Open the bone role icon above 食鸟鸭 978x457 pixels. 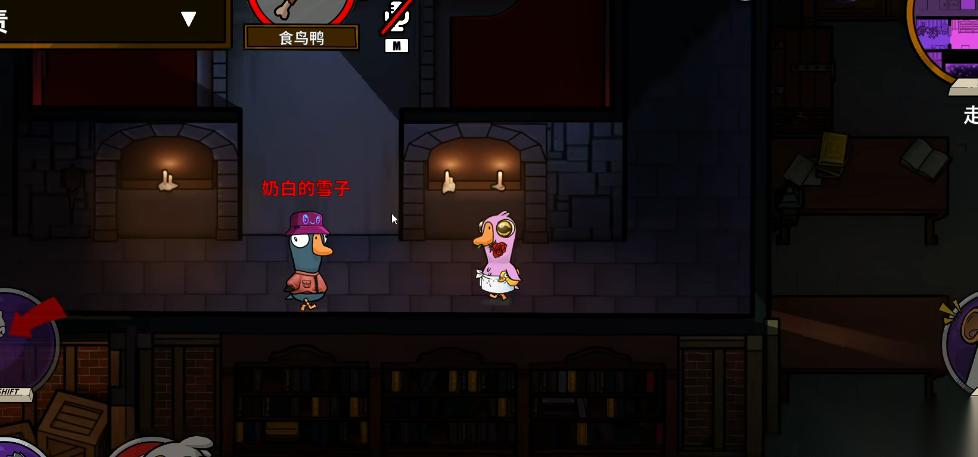point(301,10)
